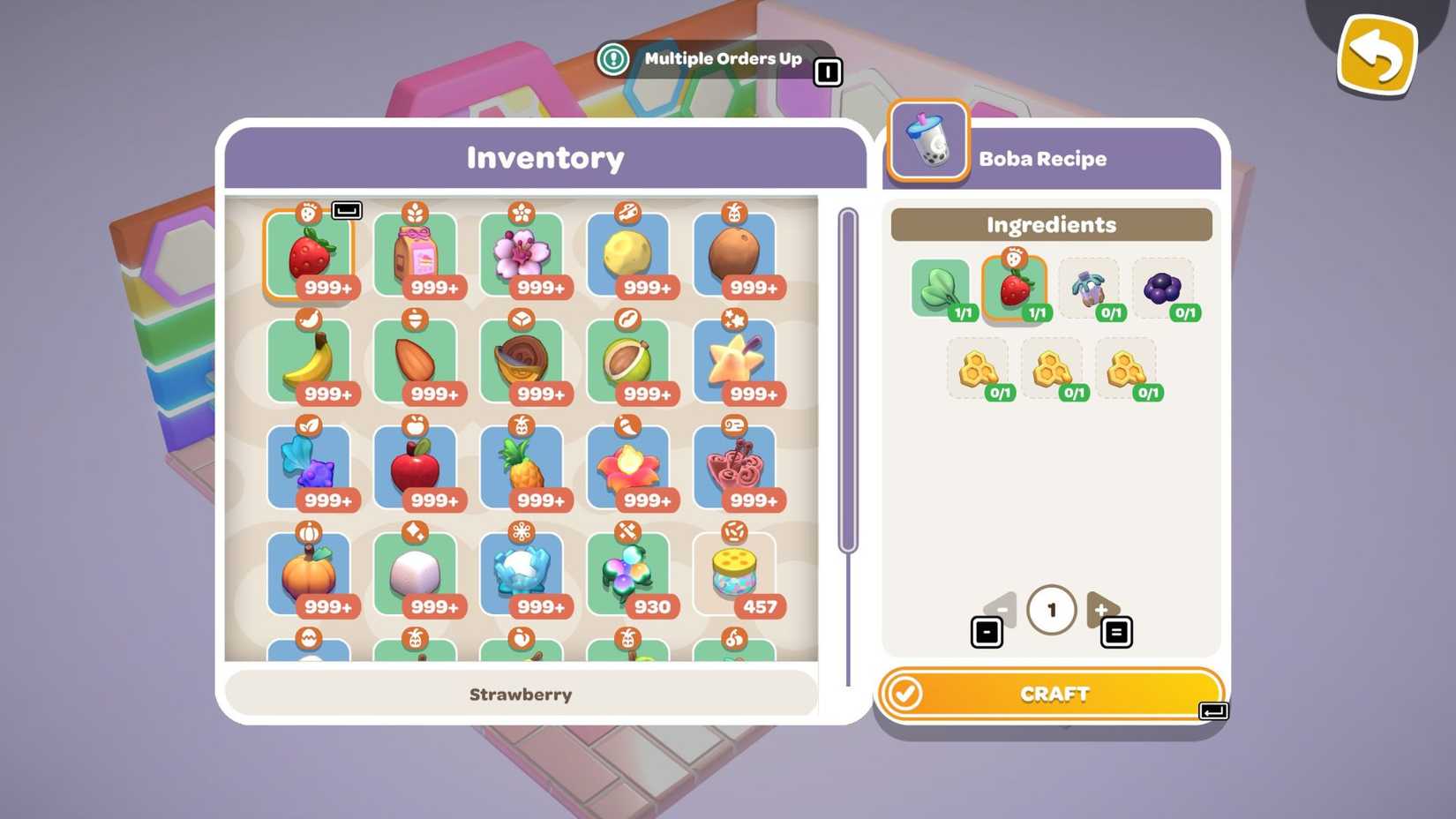Select the pink milk carton
1456x819 pixels.
(416, 254)
